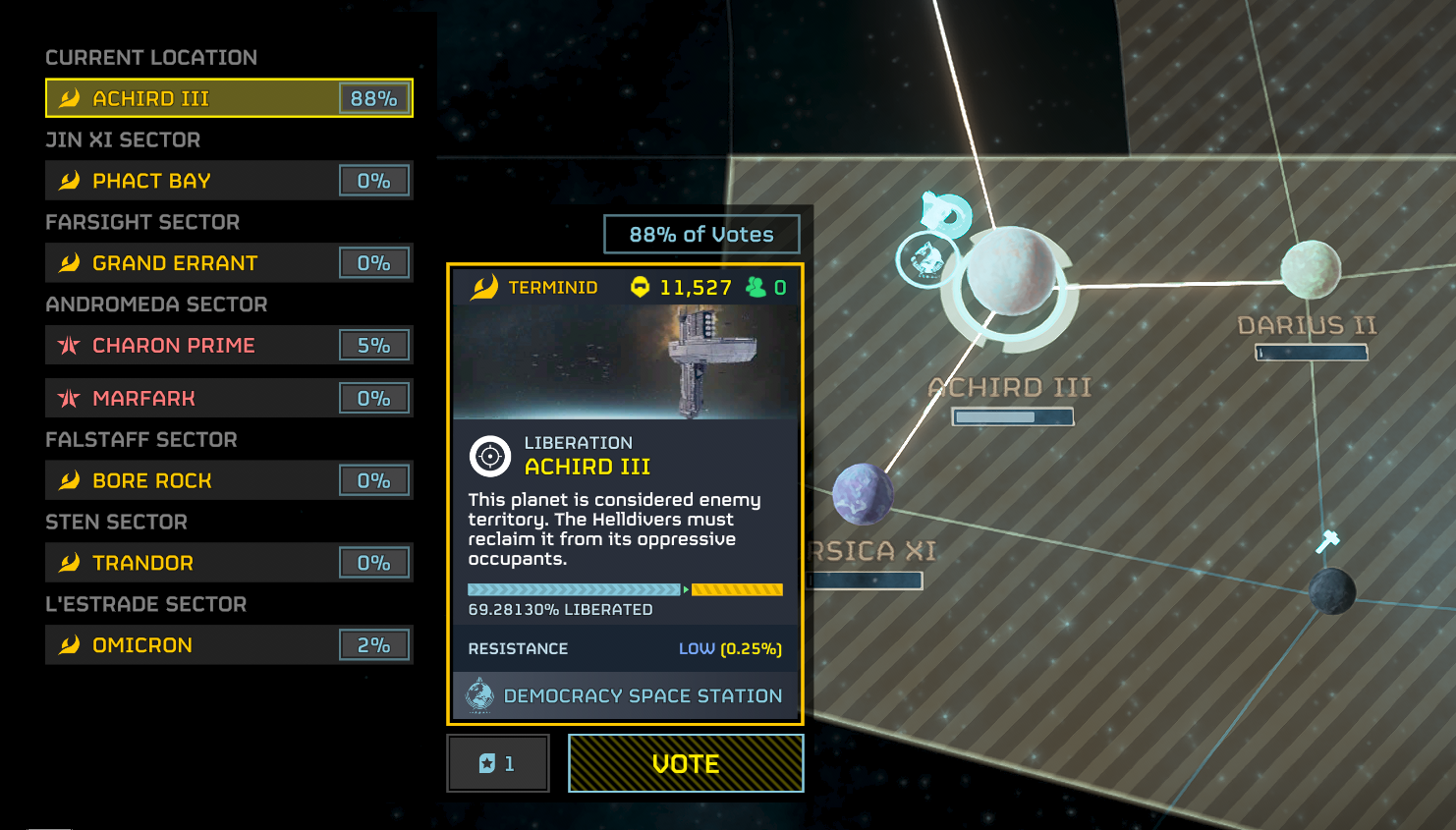Click the Democracy Space Station map marker

pyautogui.click(x=926, y=259)
